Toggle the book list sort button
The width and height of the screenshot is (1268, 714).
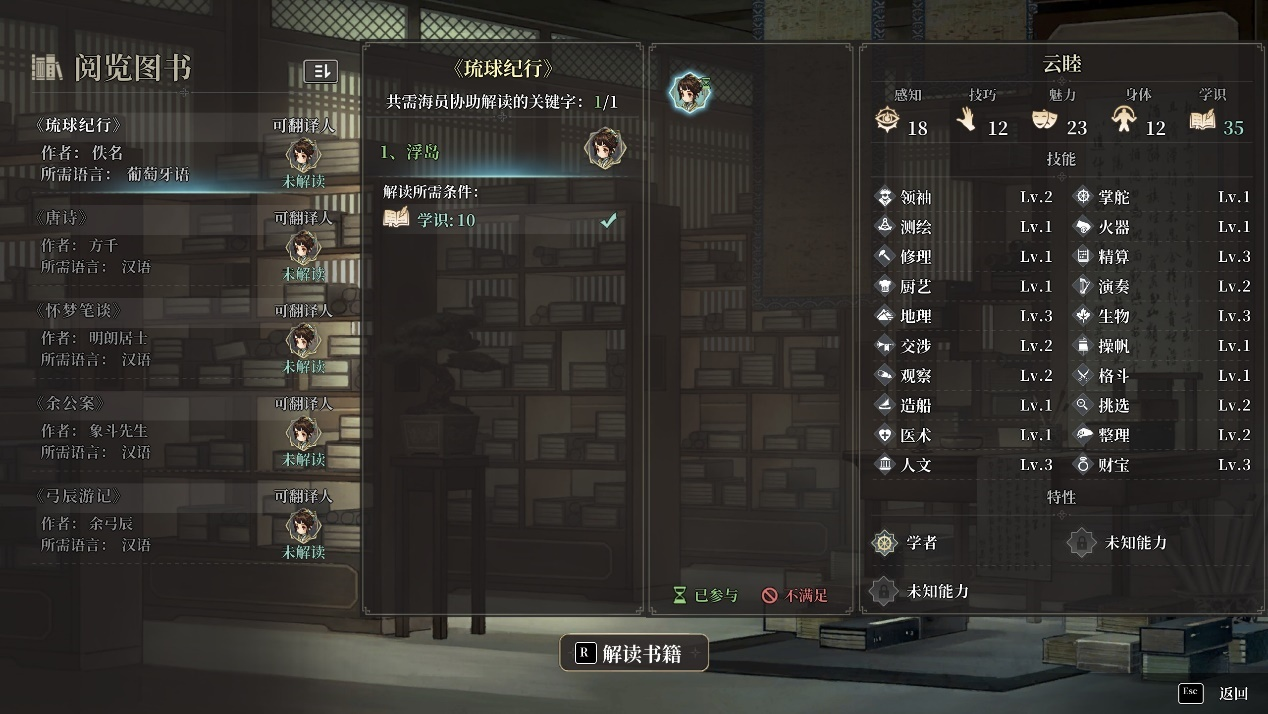[x=320, y=71]
